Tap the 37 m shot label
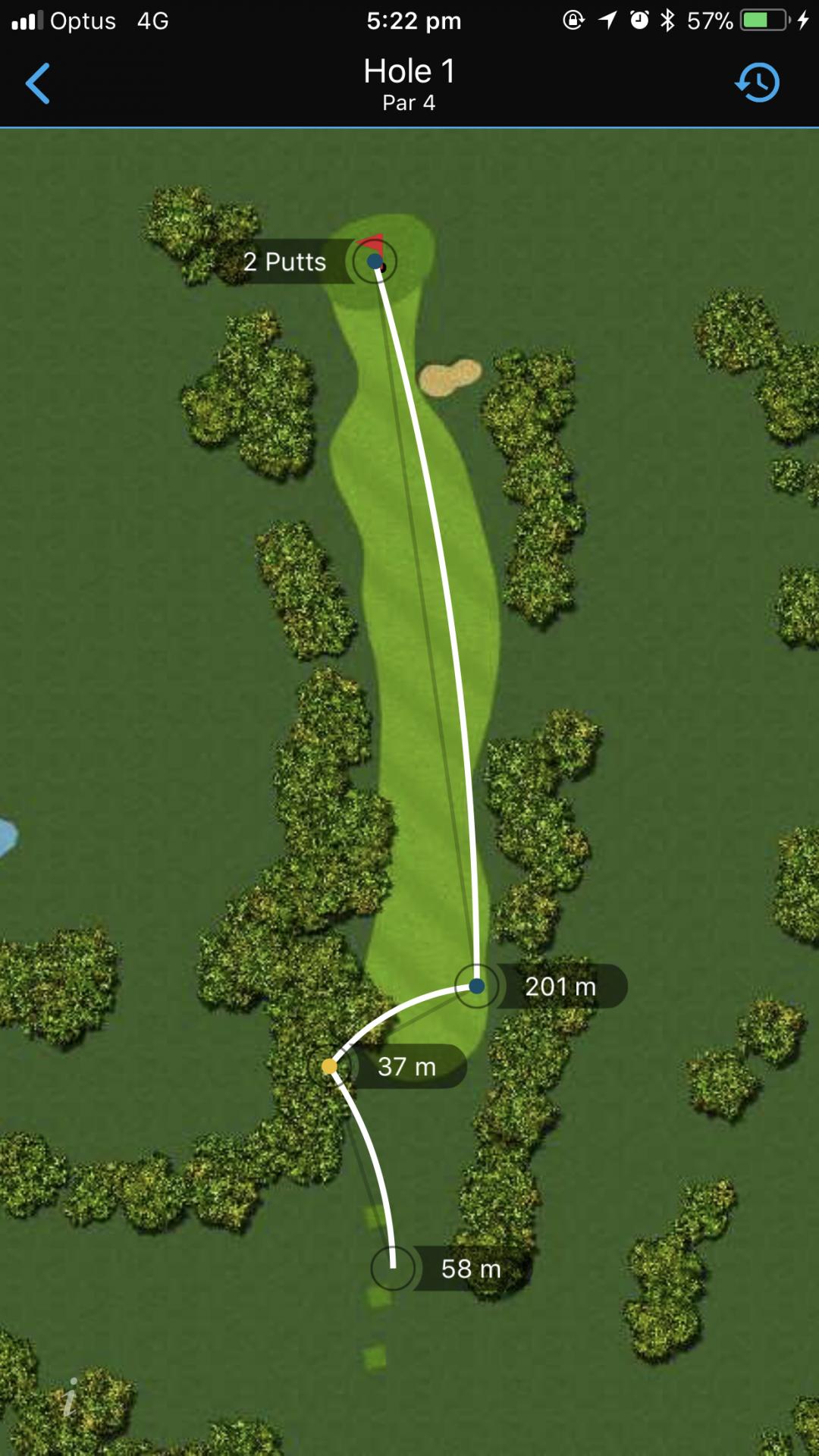This screenshot has height=1456, width=819. (x=407, y=1067)
